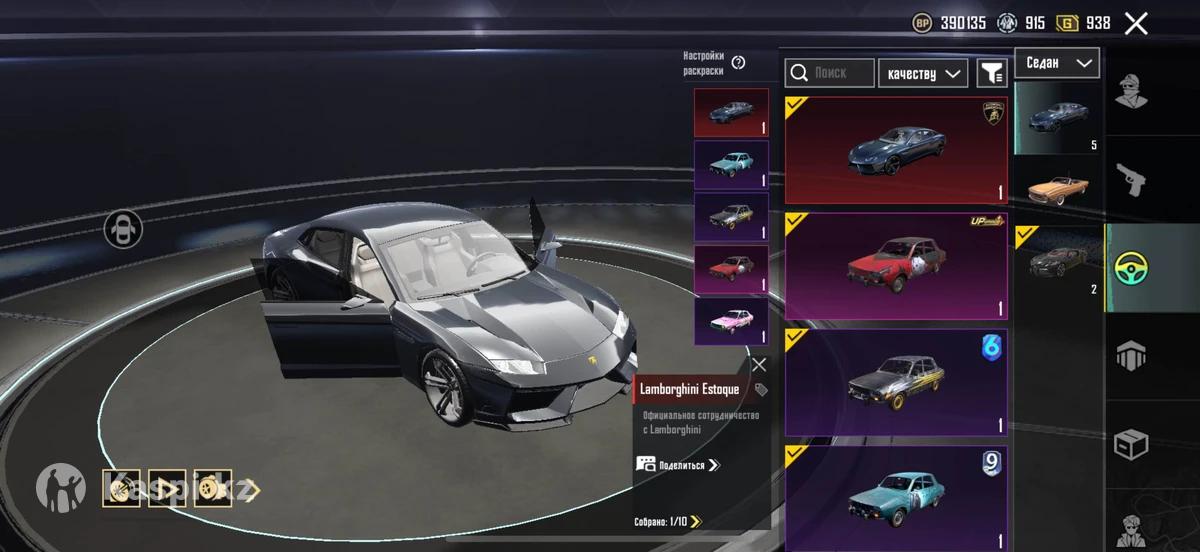Select the large blue Lamborghini Estoque card
The height and width of the screenshot is (552, 1200).
896,150
